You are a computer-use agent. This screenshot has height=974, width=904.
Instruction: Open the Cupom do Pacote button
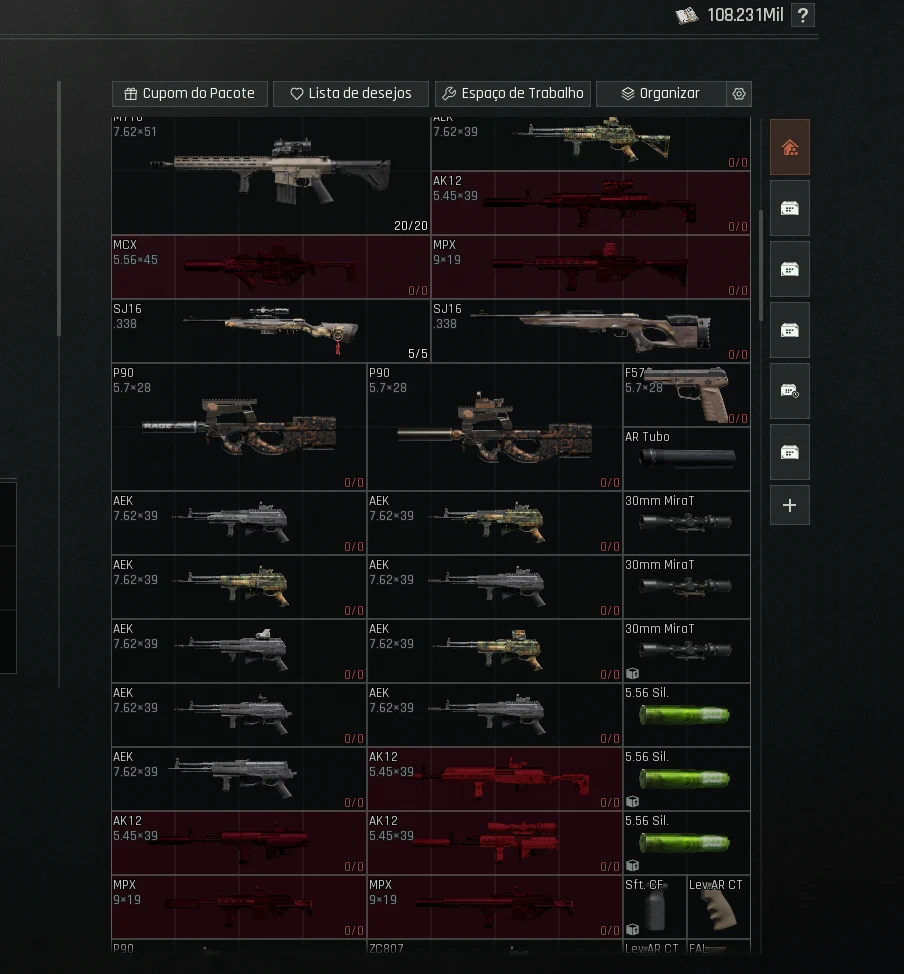point(189,94)
